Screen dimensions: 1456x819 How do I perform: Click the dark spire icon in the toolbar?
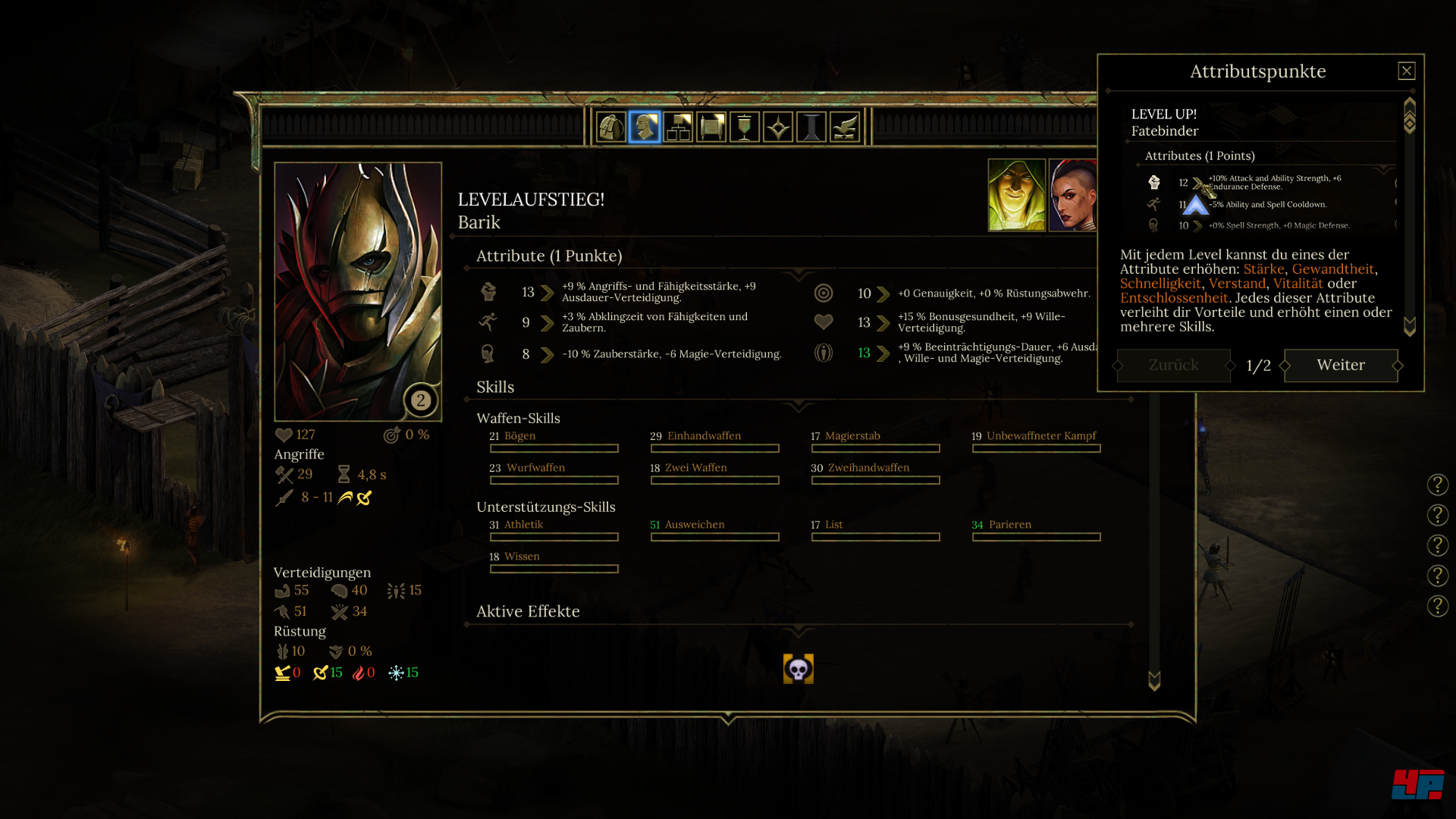(813, 127)
